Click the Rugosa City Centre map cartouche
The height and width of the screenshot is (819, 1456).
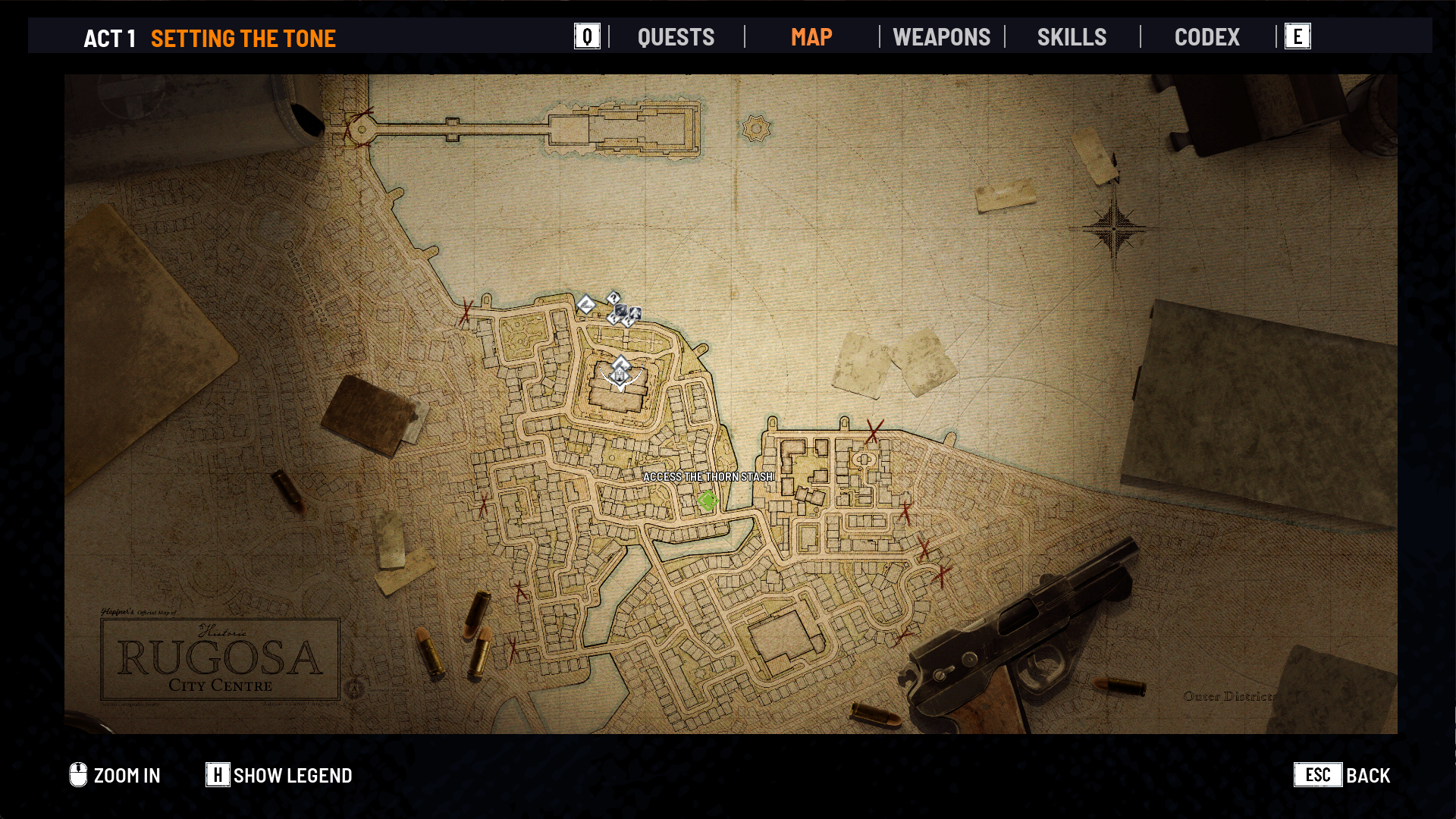(221, 658)
